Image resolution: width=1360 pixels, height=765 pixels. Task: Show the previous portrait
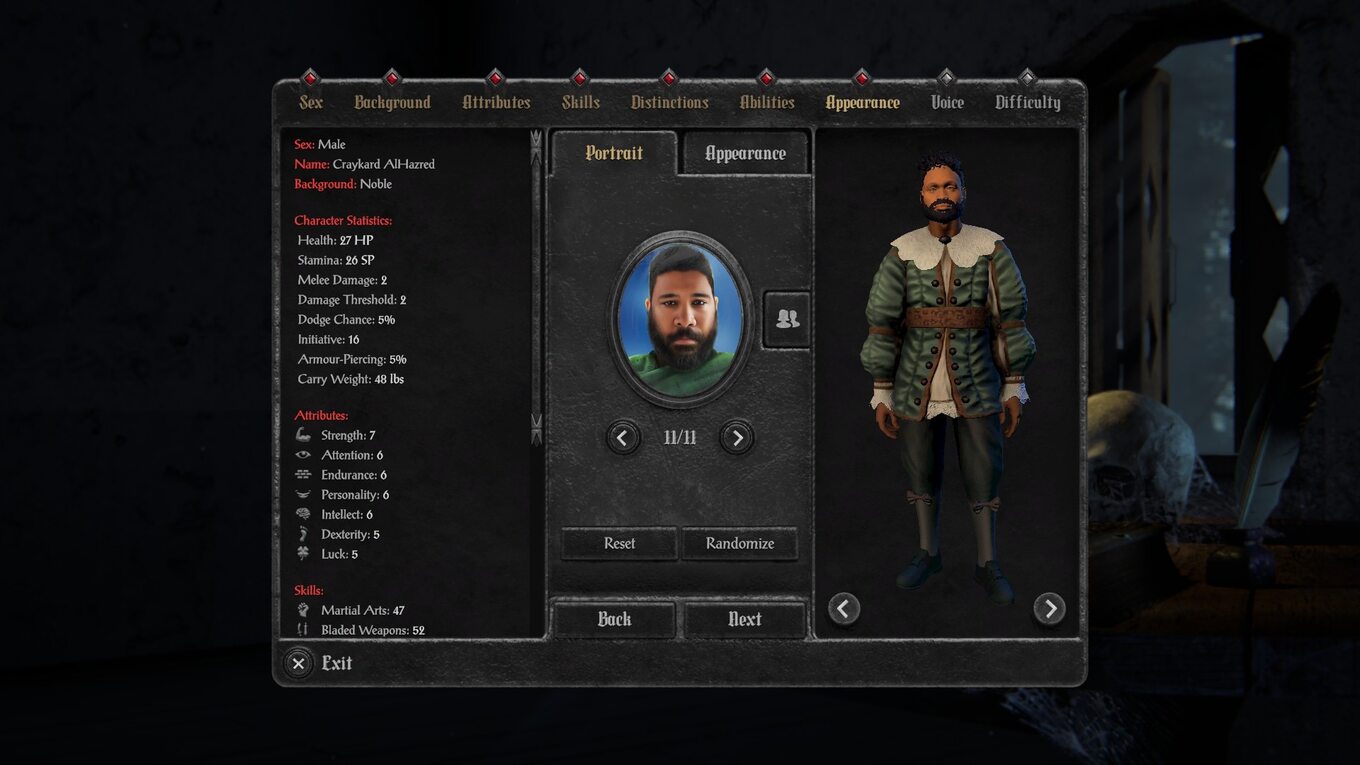point(623,437)
